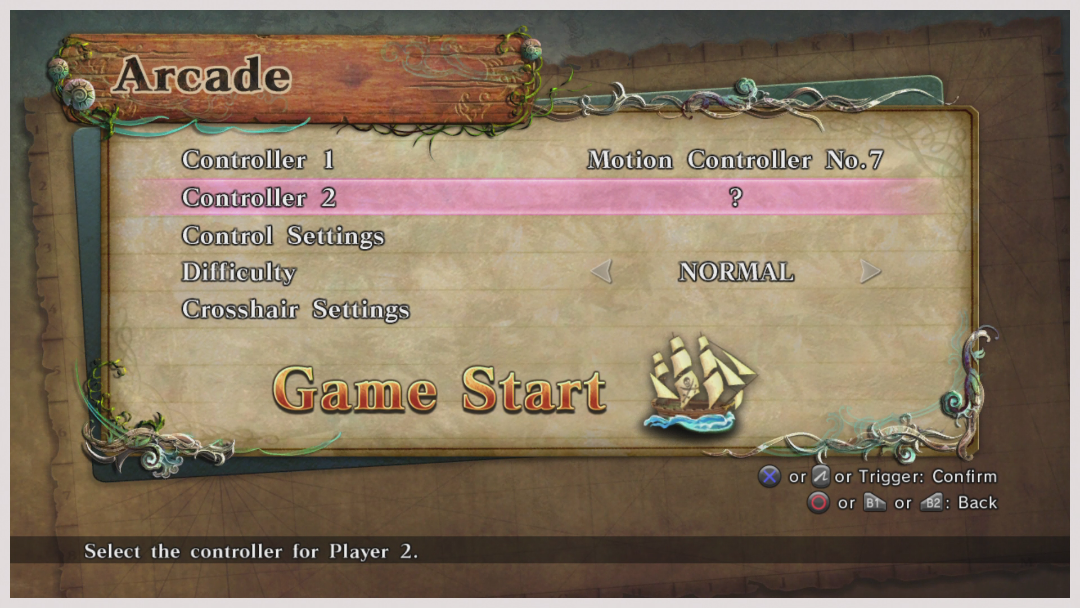Open Crosshair Settings
The image size is (1080, 608).
[x=296, y=309]
